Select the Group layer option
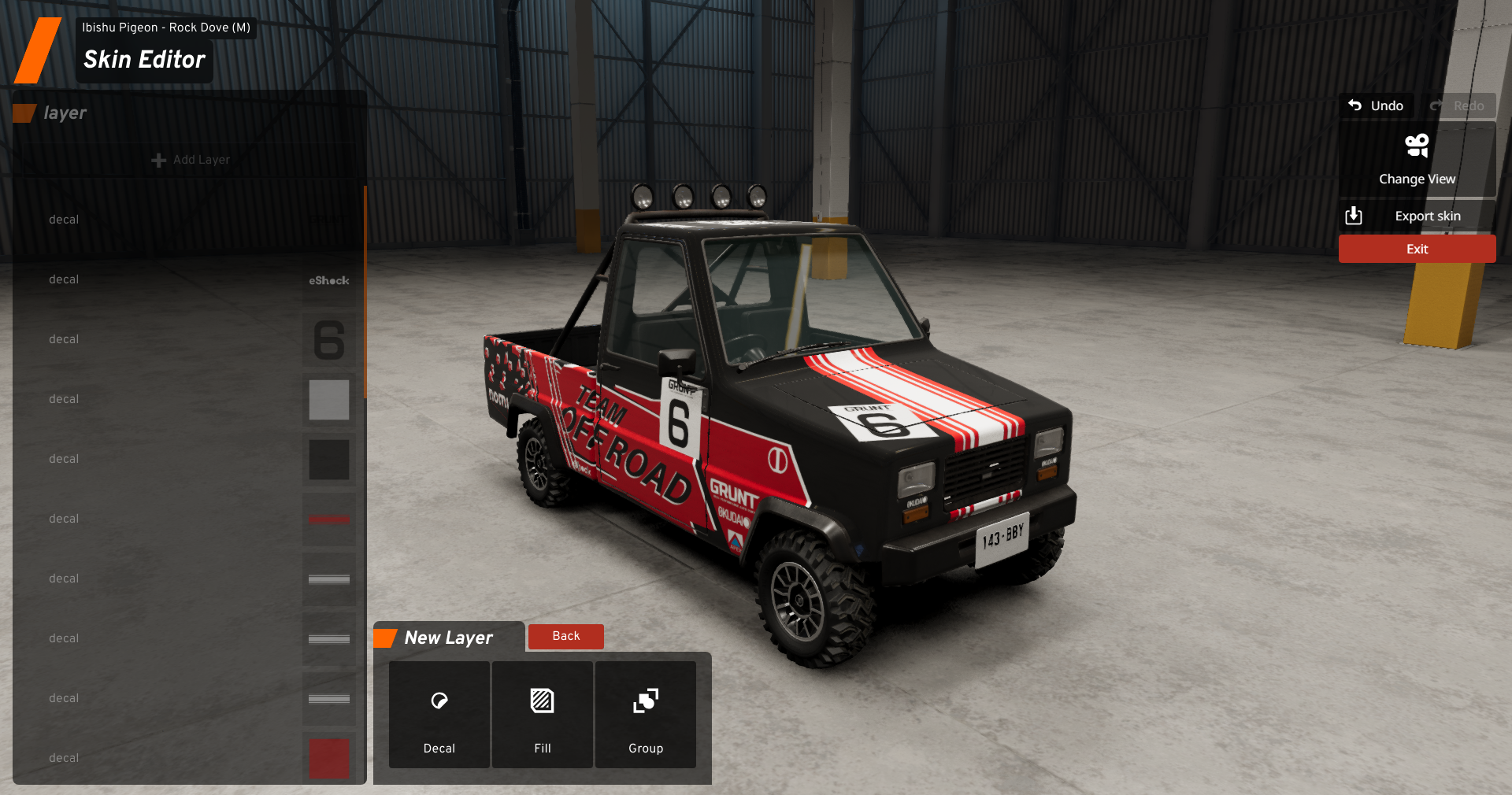Image resolution: width=1512 pixels, height=795 pixels. pos(646,715)
